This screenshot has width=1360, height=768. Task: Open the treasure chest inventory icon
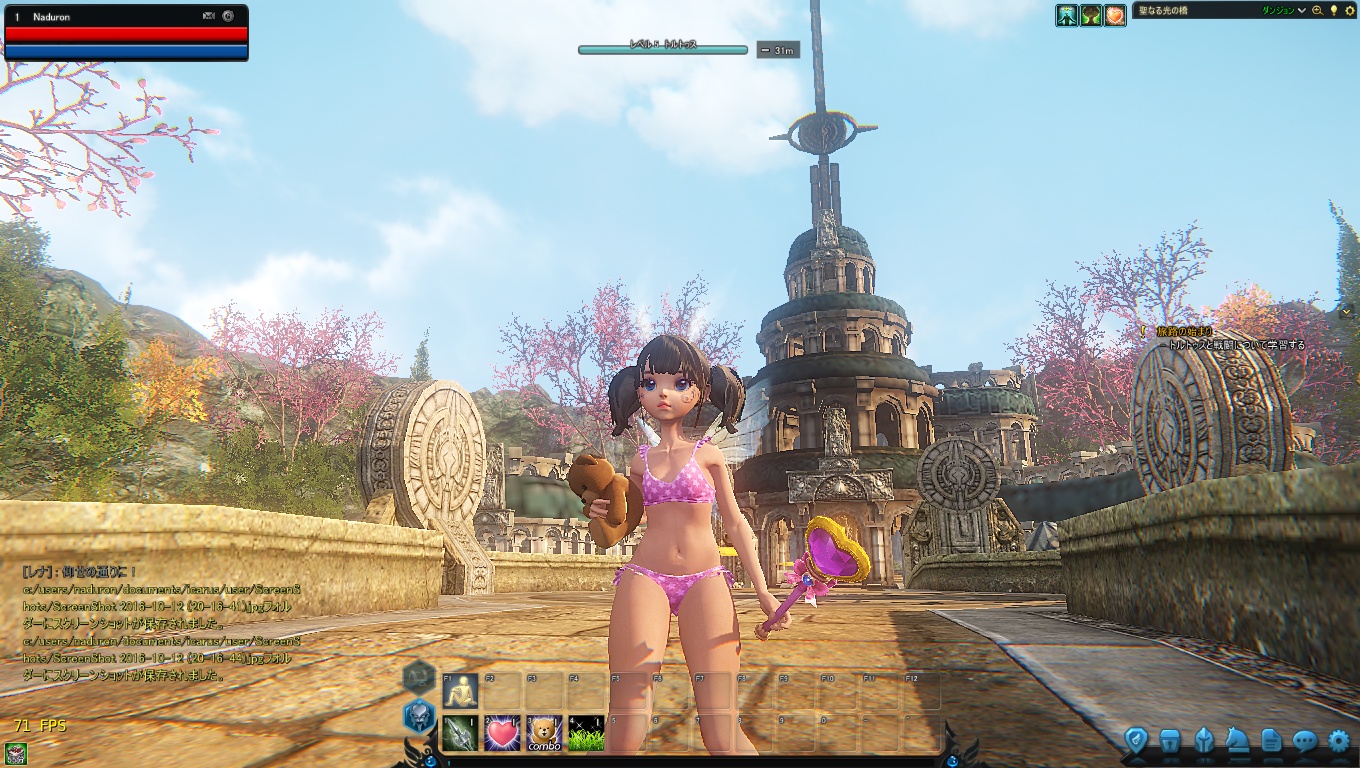click(x=1169, y=740)
